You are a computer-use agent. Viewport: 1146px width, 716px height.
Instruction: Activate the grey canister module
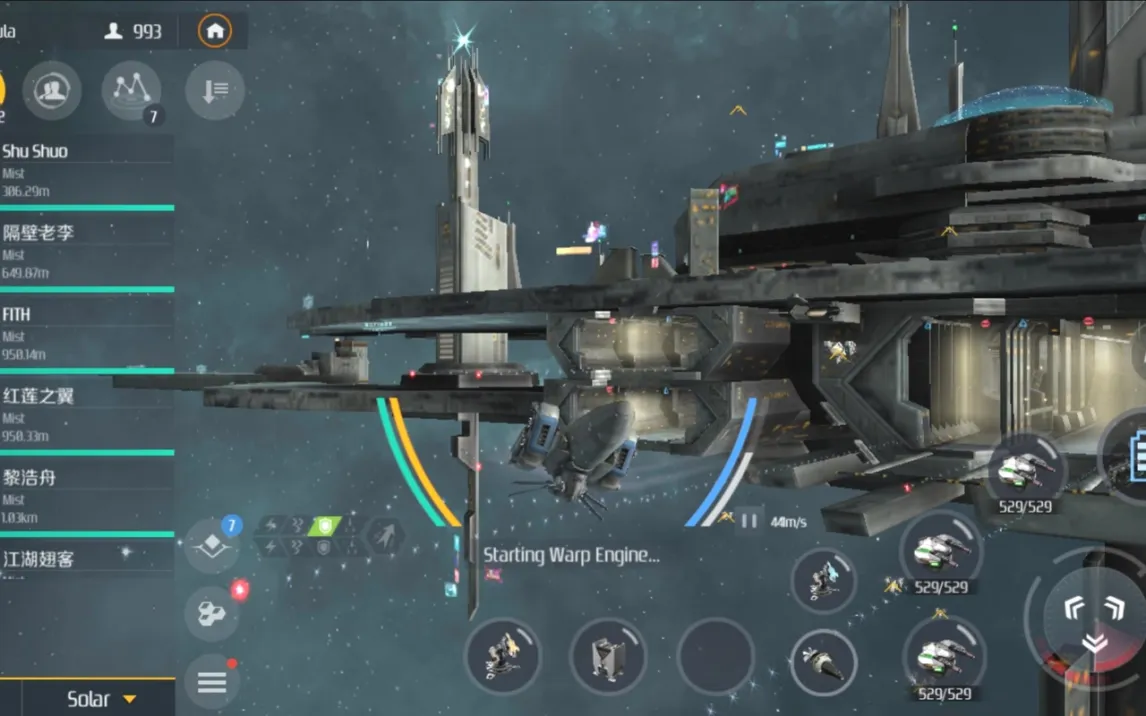608,656
